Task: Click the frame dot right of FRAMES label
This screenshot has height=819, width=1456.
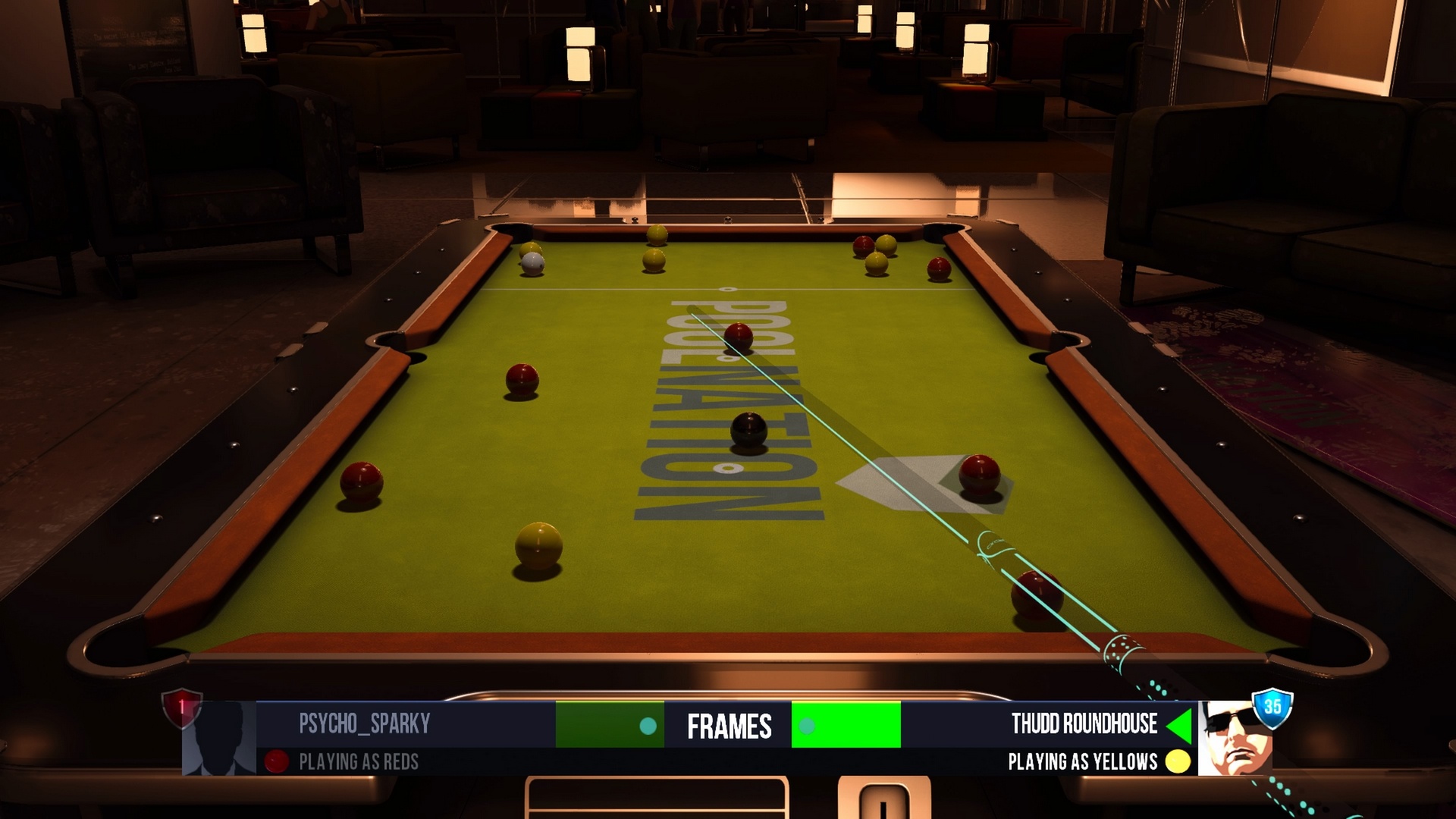Action: click(x=807, y=726)
